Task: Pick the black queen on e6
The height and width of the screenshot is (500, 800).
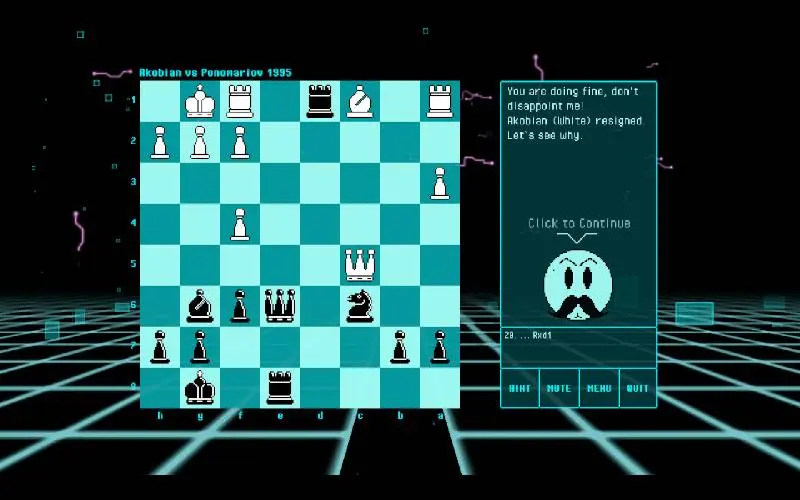Action: coord(280,305)
